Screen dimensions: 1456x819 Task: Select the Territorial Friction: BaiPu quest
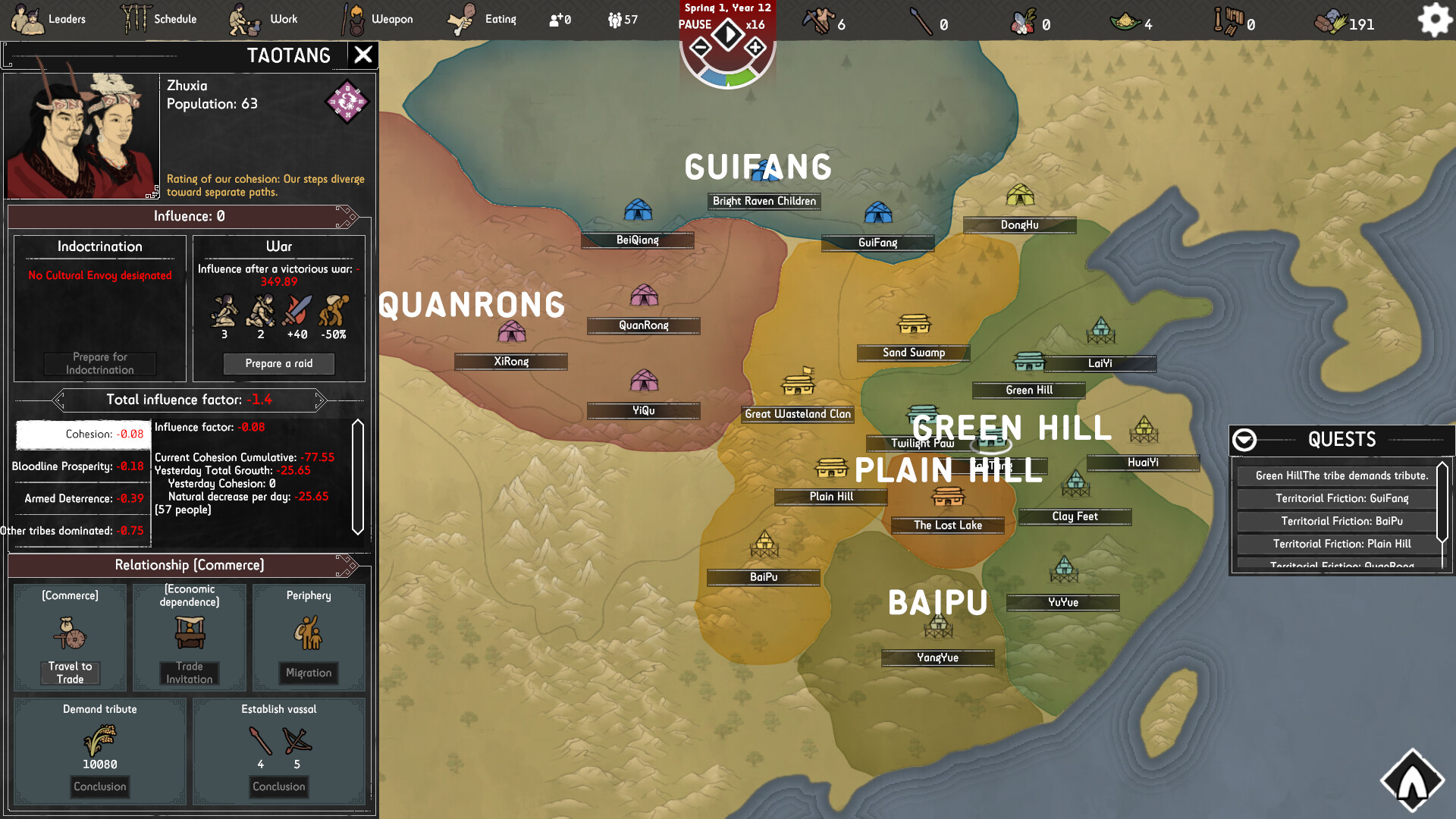click(1341, 521)
